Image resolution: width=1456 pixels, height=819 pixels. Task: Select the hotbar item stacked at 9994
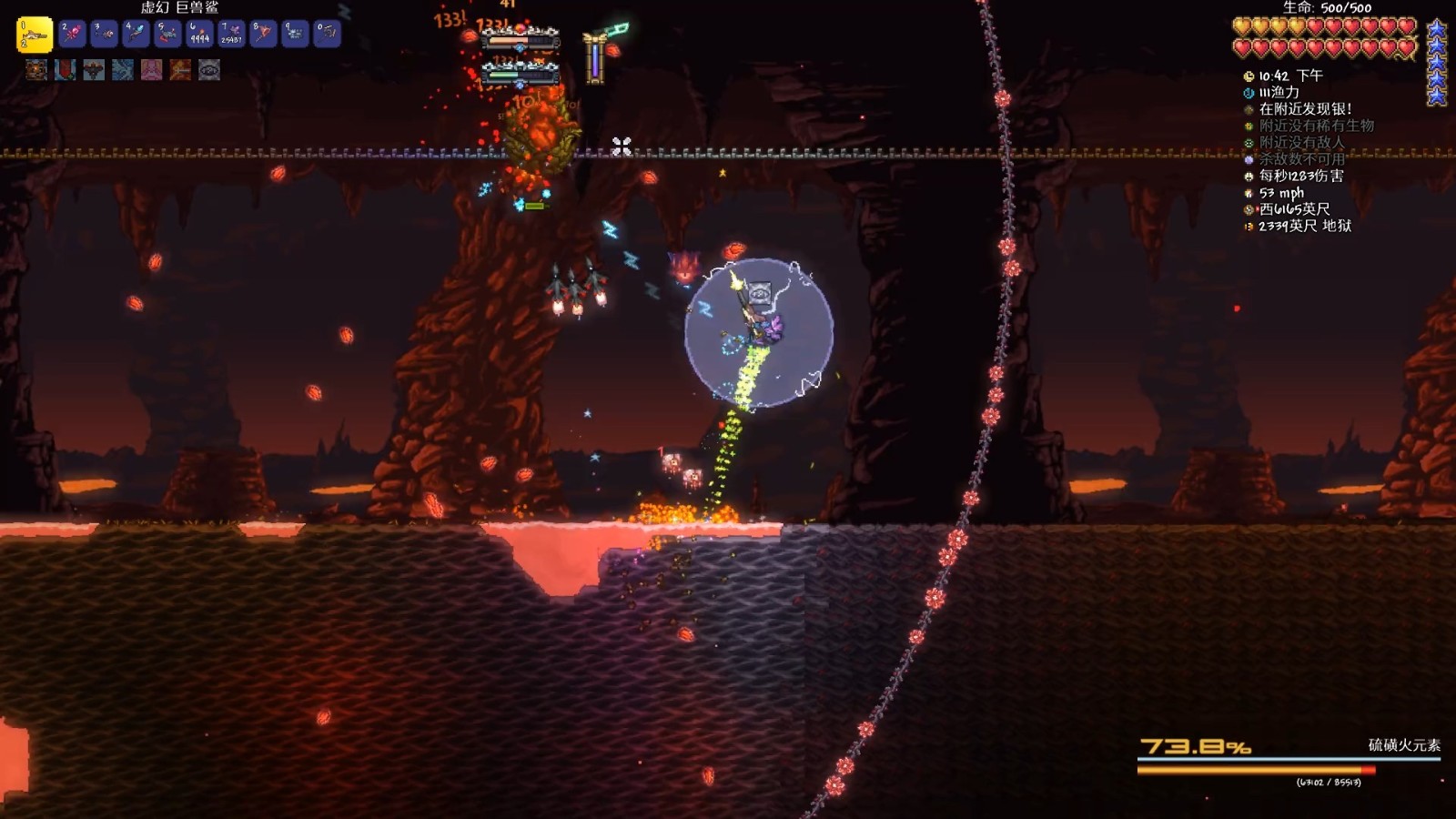coord(199,35)
